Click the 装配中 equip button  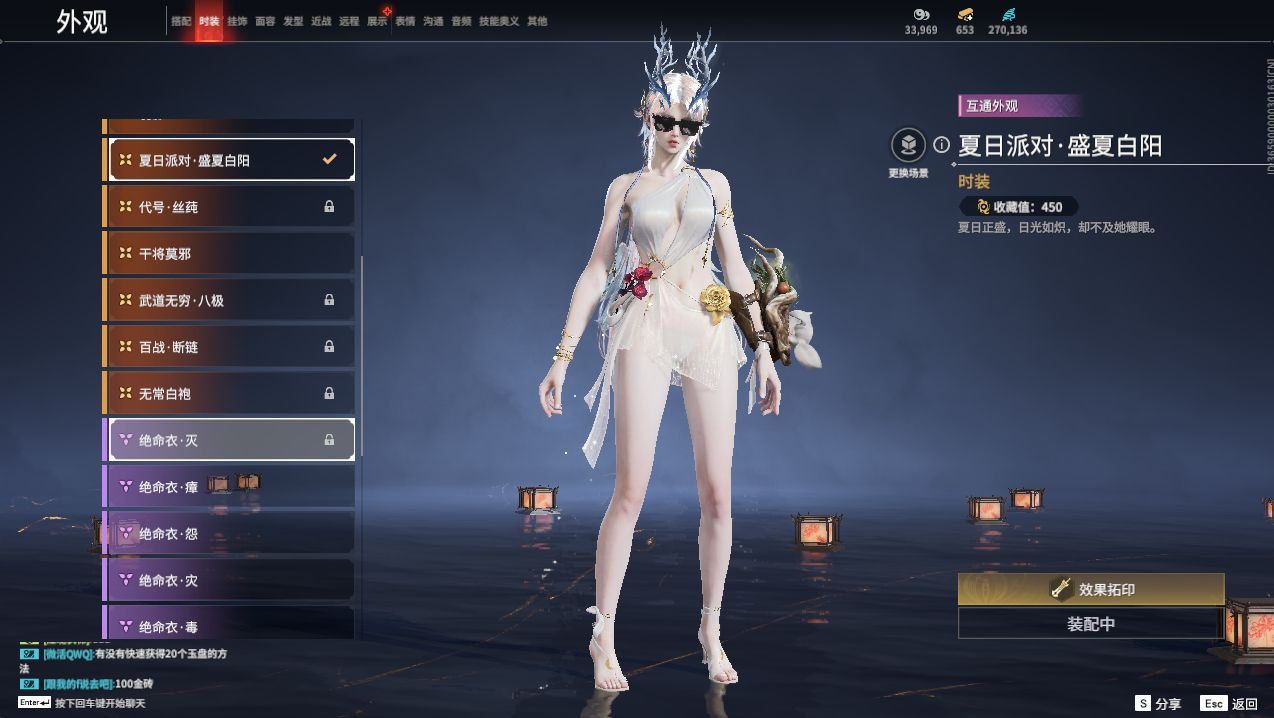[1091, 624]
